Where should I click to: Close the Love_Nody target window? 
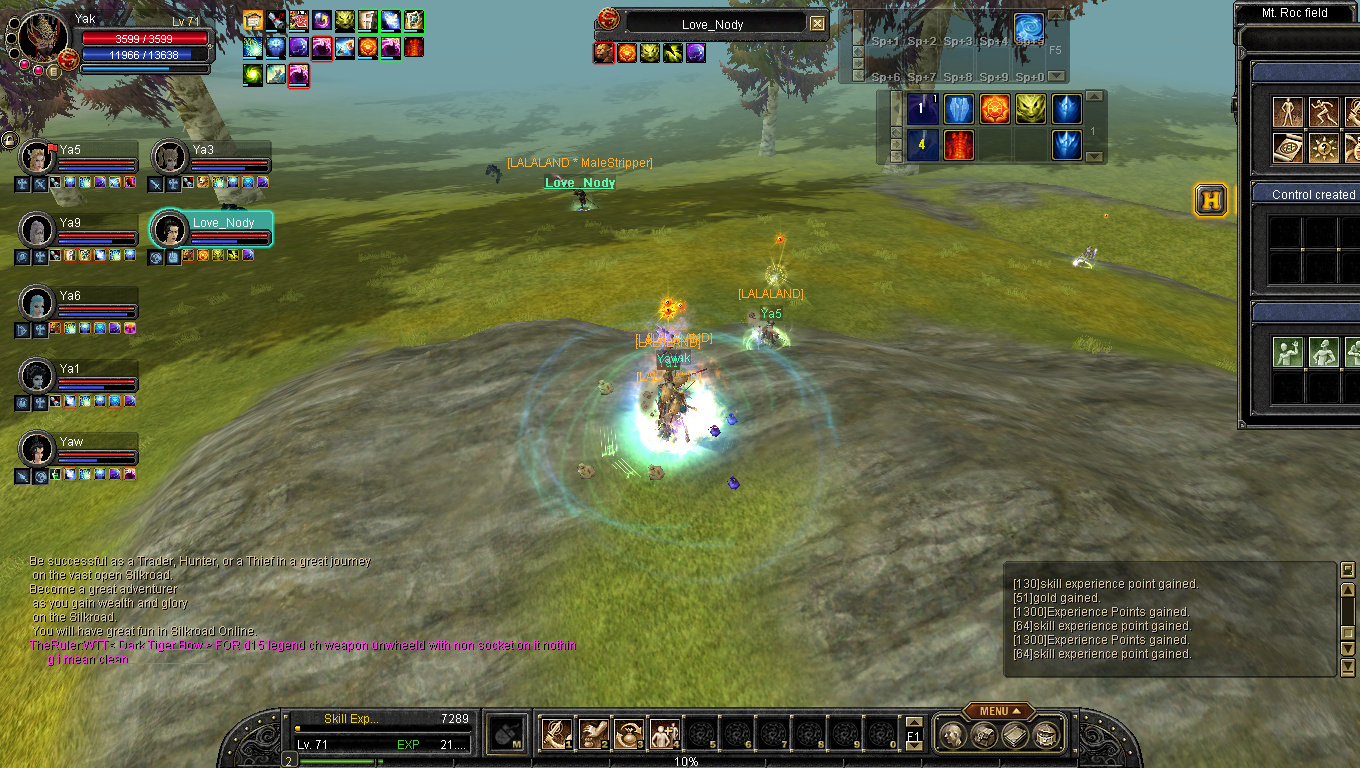coord(817,24)
